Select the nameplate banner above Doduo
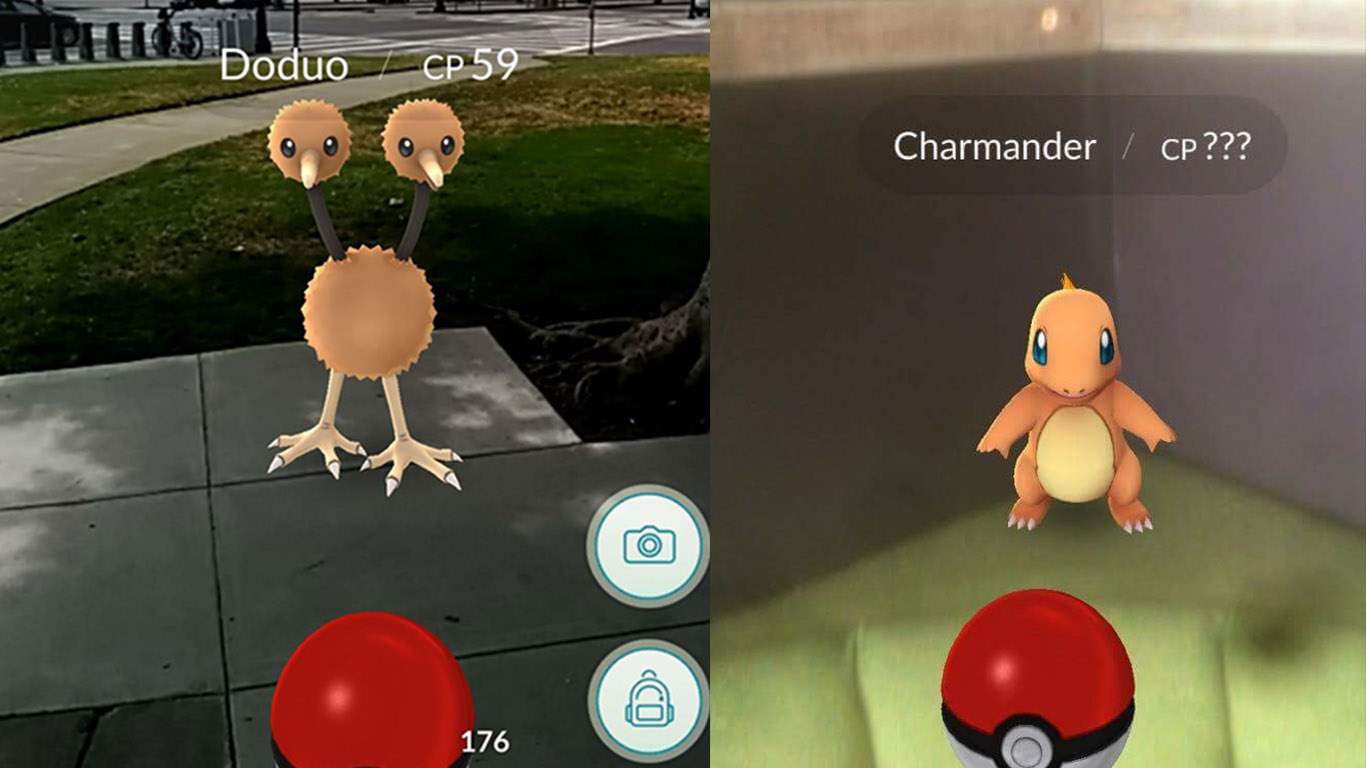Viewport: 1366px width, 768px height. click(370, 67)
